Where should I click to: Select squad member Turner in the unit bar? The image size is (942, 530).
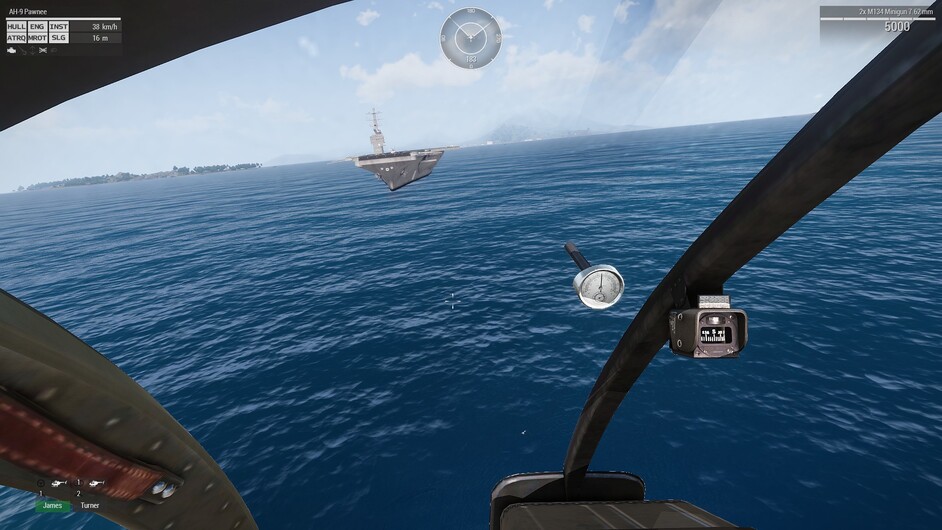pyautogui.click(x=90, y=505)
